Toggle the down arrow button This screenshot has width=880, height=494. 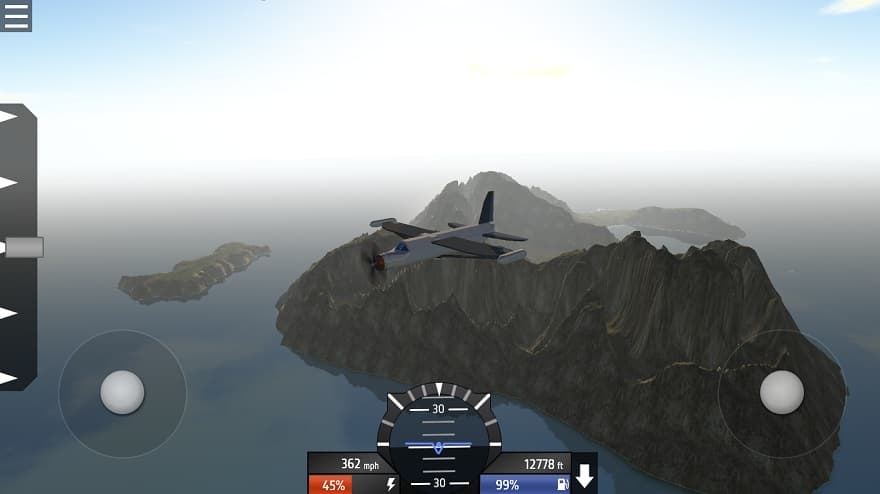click(584, 476)
